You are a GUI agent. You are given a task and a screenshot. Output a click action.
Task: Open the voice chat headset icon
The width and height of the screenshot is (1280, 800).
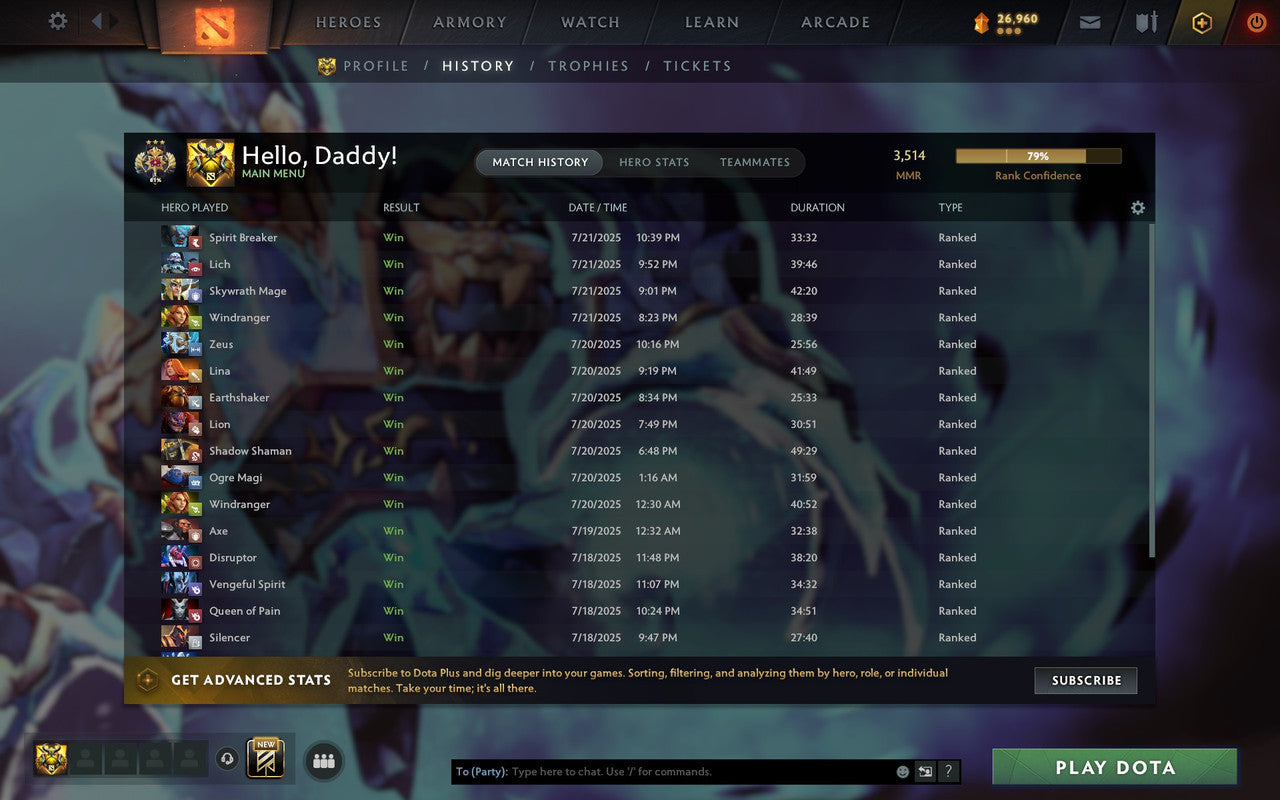[x=227, y=760]
